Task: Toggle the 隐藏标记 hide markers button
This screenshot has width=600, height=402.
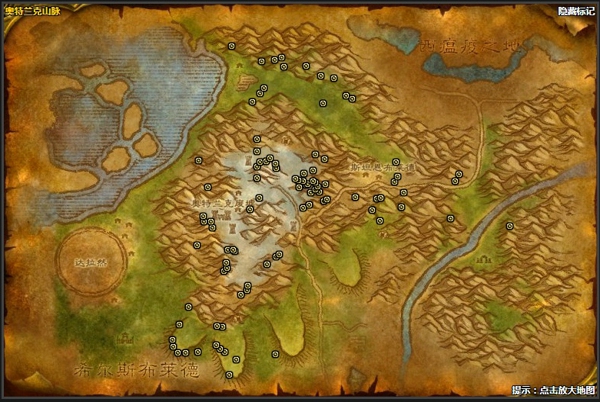Action: (576, 10)
